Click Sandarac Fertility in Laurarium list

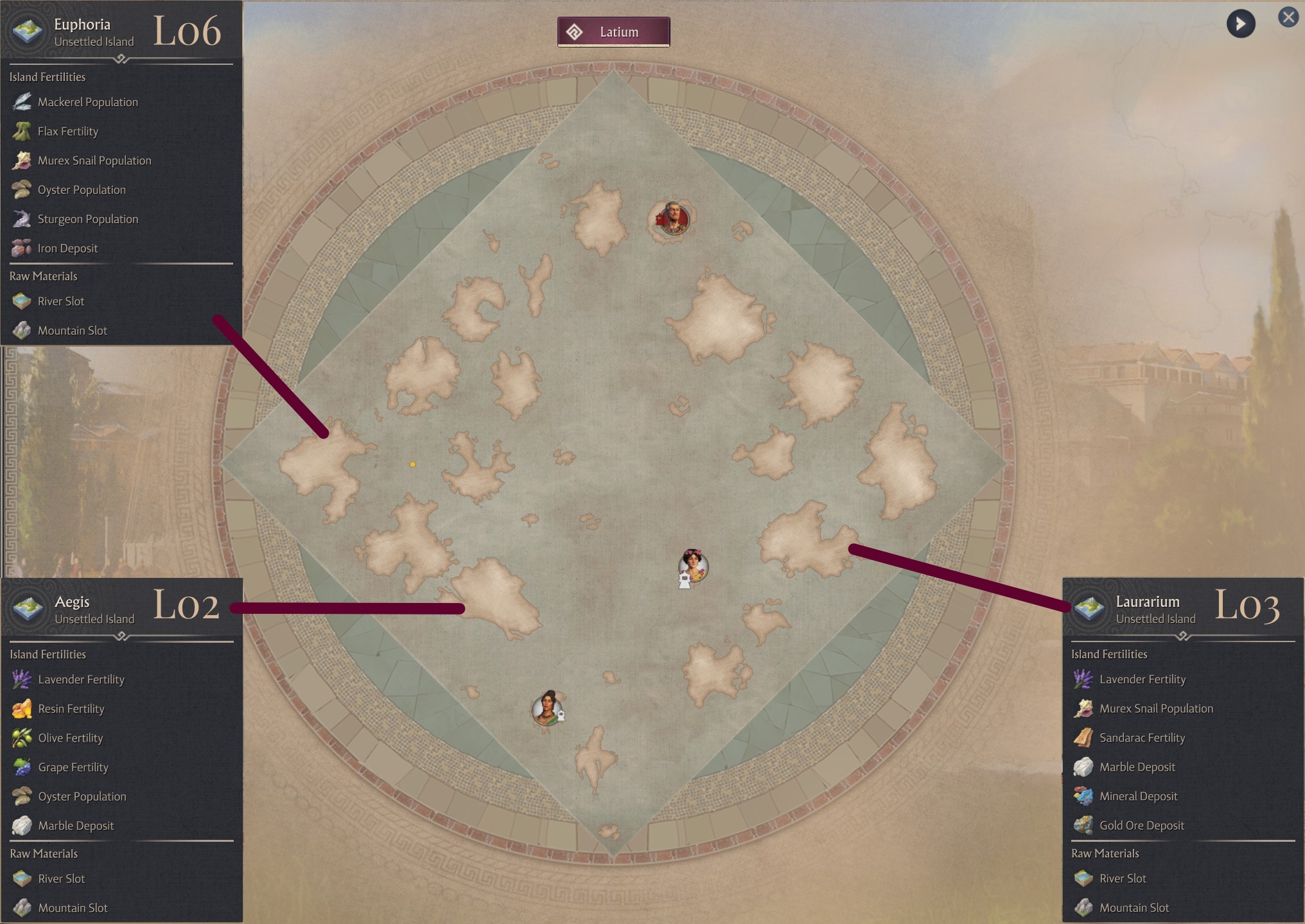pos(1142,738)
